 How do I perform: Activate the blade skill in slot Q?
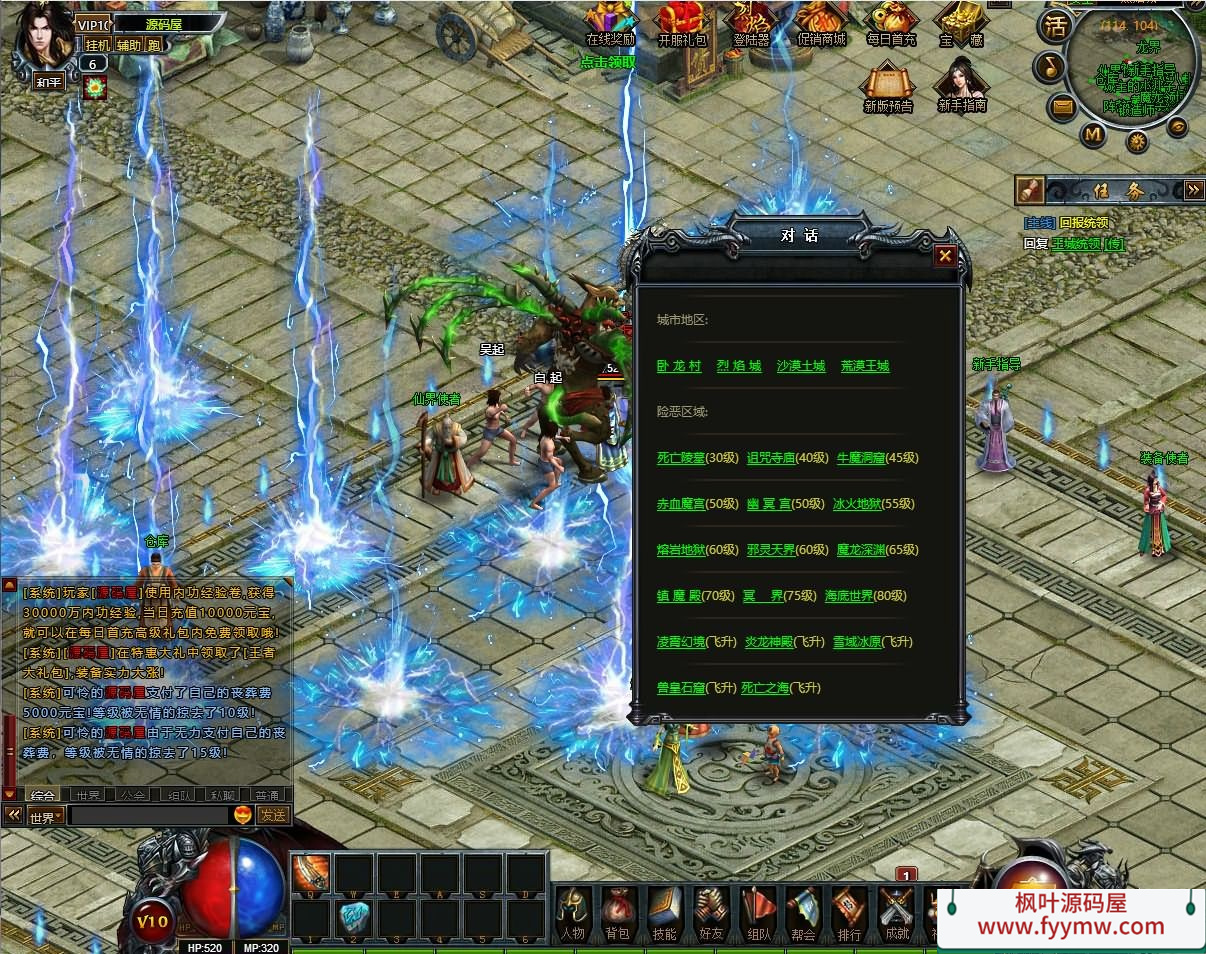[x=311, y=874]
